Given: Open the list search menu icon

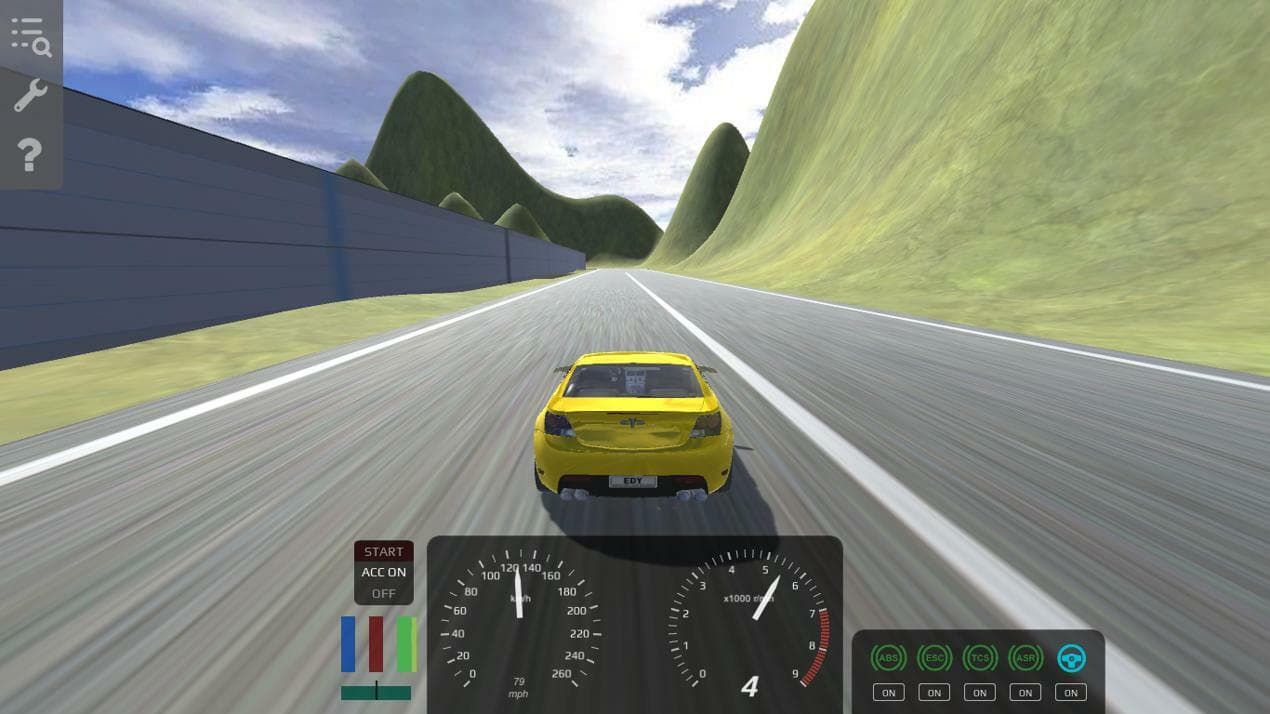Looking at the screenshot, I should (x=31, y=36).
